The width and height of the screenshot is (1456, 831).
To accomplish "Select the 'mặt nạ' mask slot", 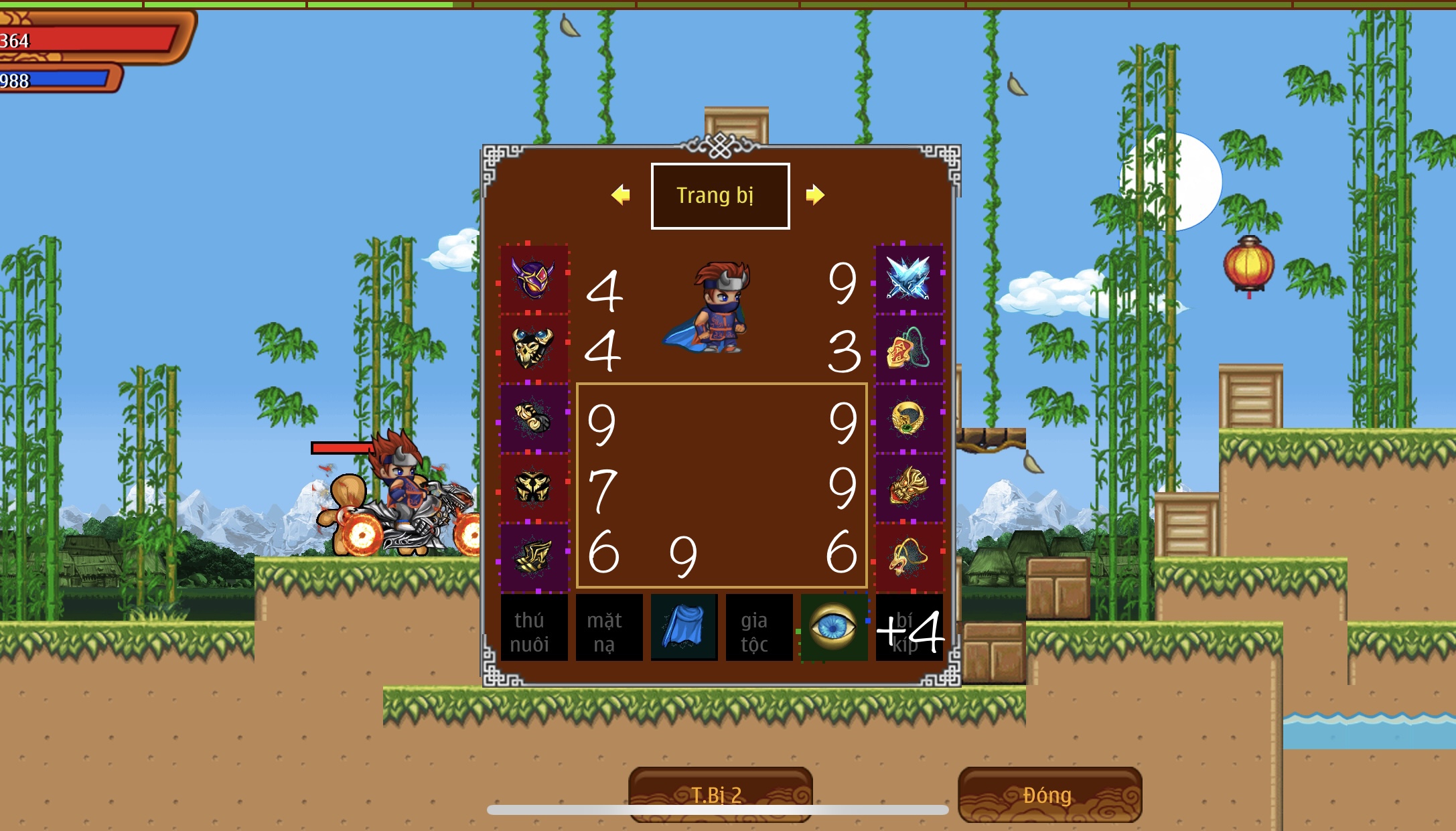I will [x=609, y=629].
